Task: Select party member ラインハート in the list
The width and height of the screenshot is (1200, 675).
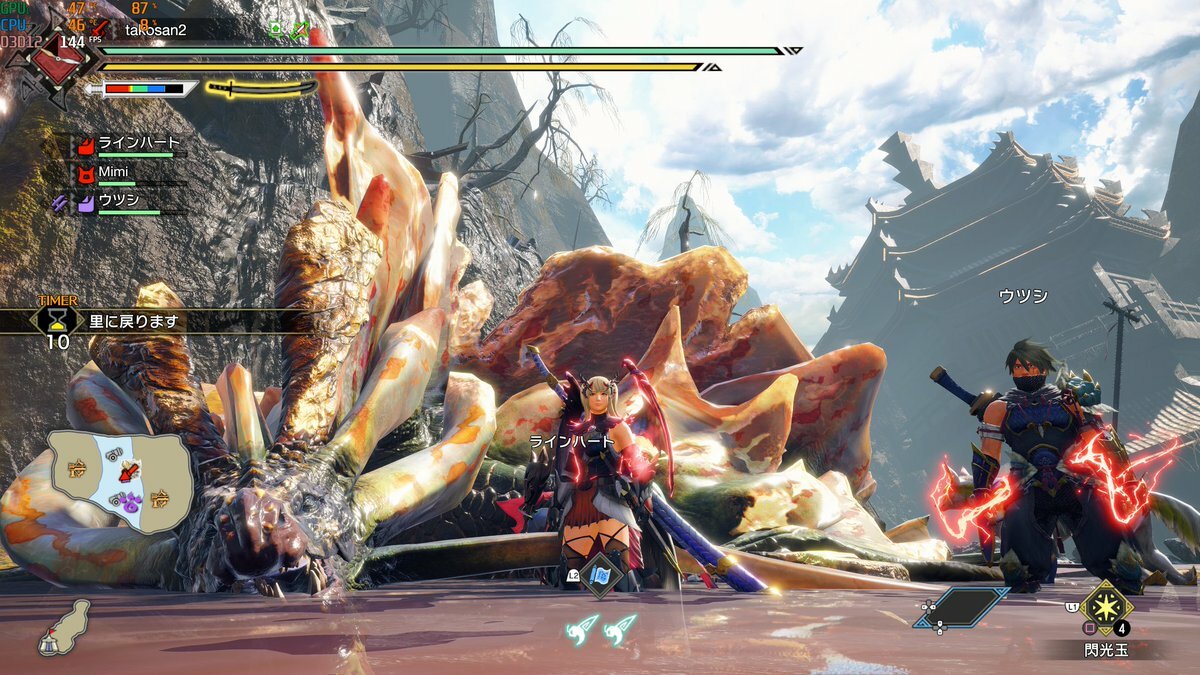Action: (138, 143)
